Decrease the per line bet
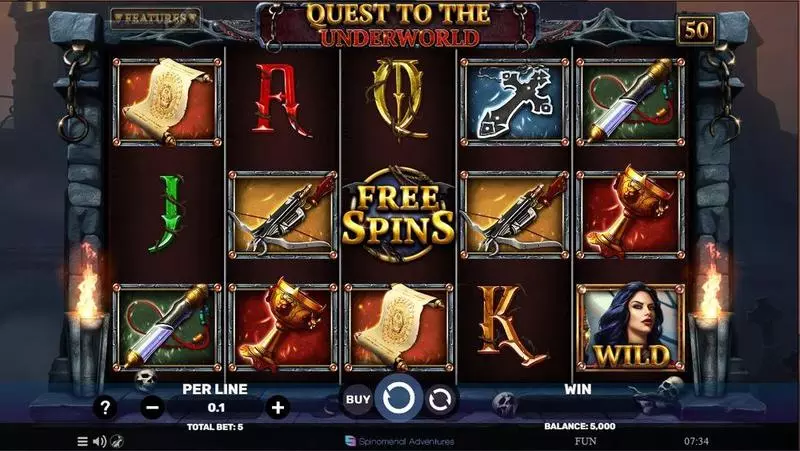 [x=152, y=407]
